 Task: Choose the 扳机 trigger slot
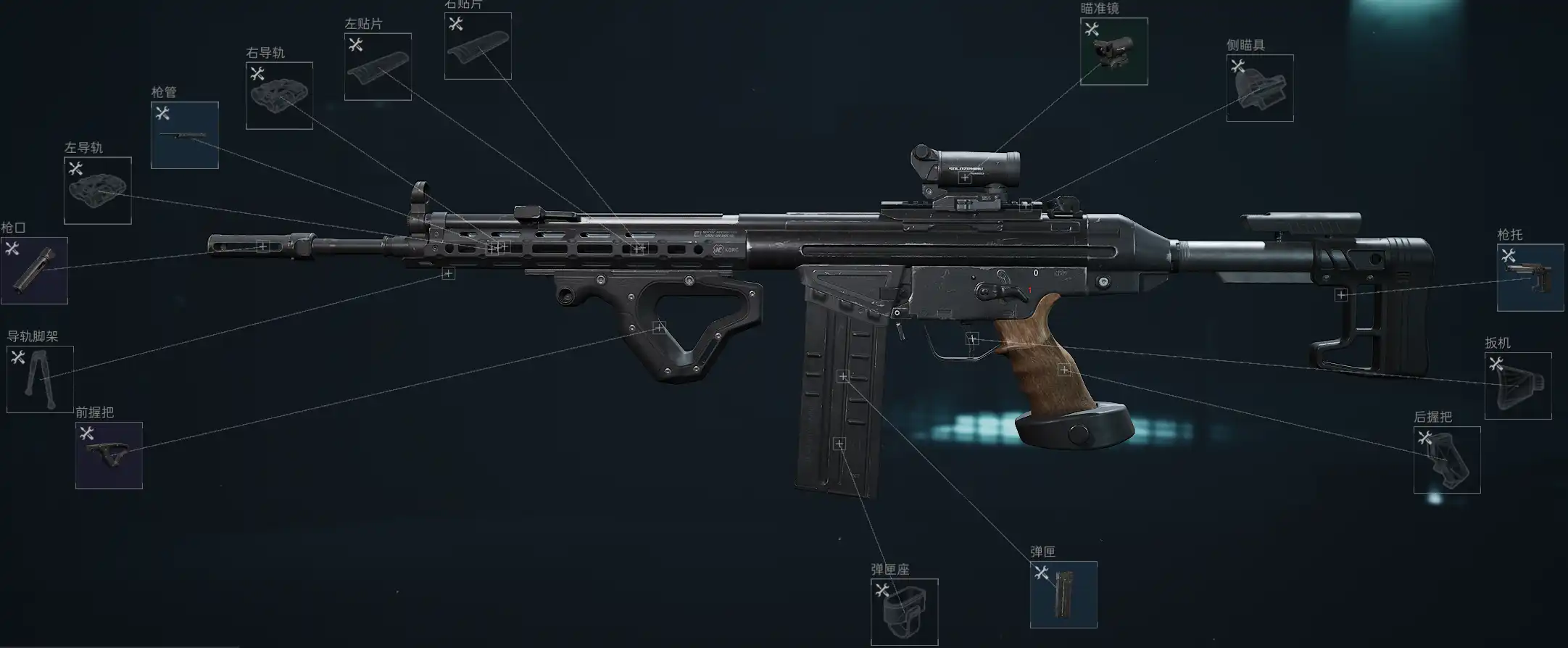click(1518, 386)
